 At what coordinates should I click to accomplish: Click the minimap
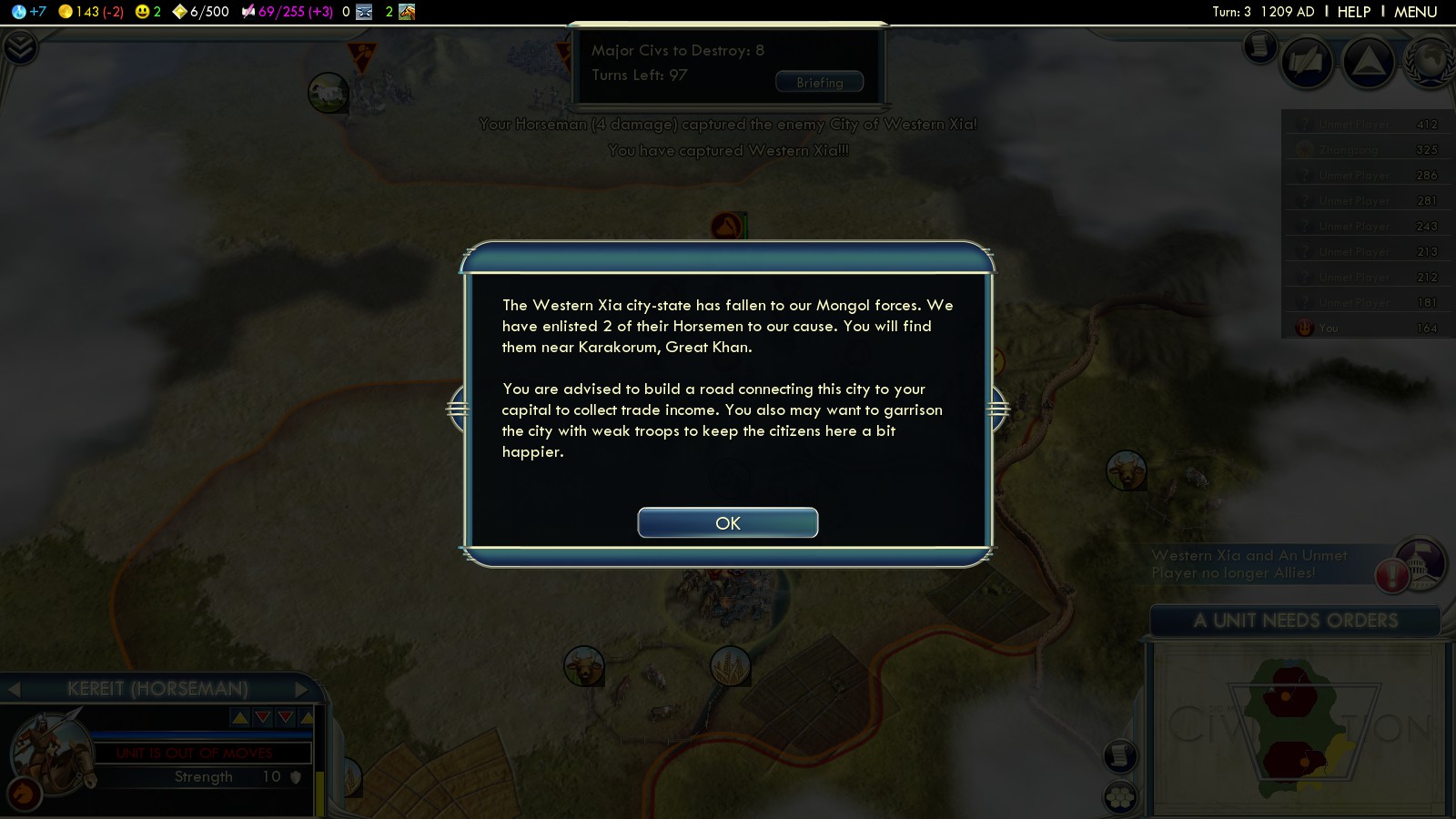[x=1296, y=728]
